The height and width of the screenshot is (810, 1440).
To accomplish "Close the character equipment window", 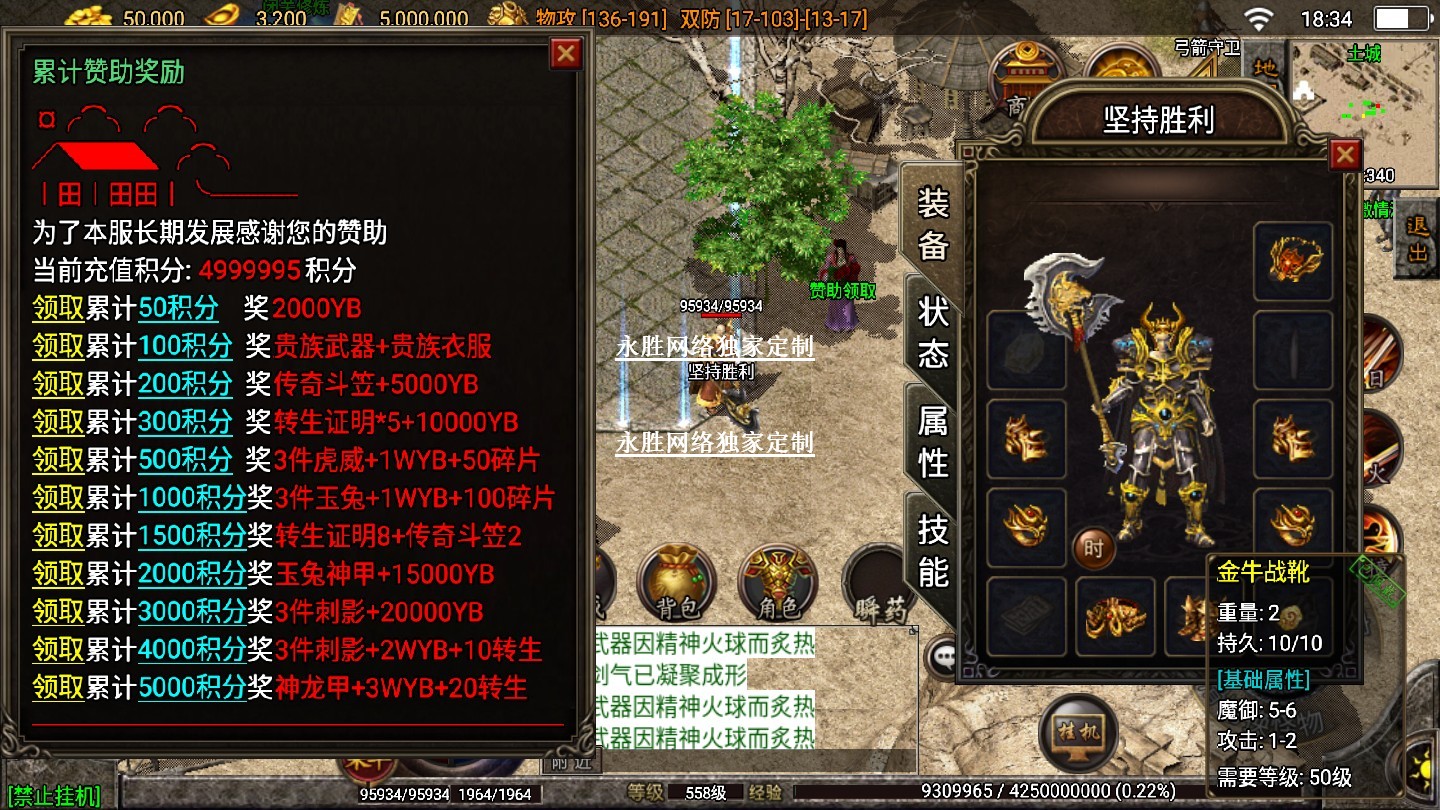I will tap(1345, 155).
